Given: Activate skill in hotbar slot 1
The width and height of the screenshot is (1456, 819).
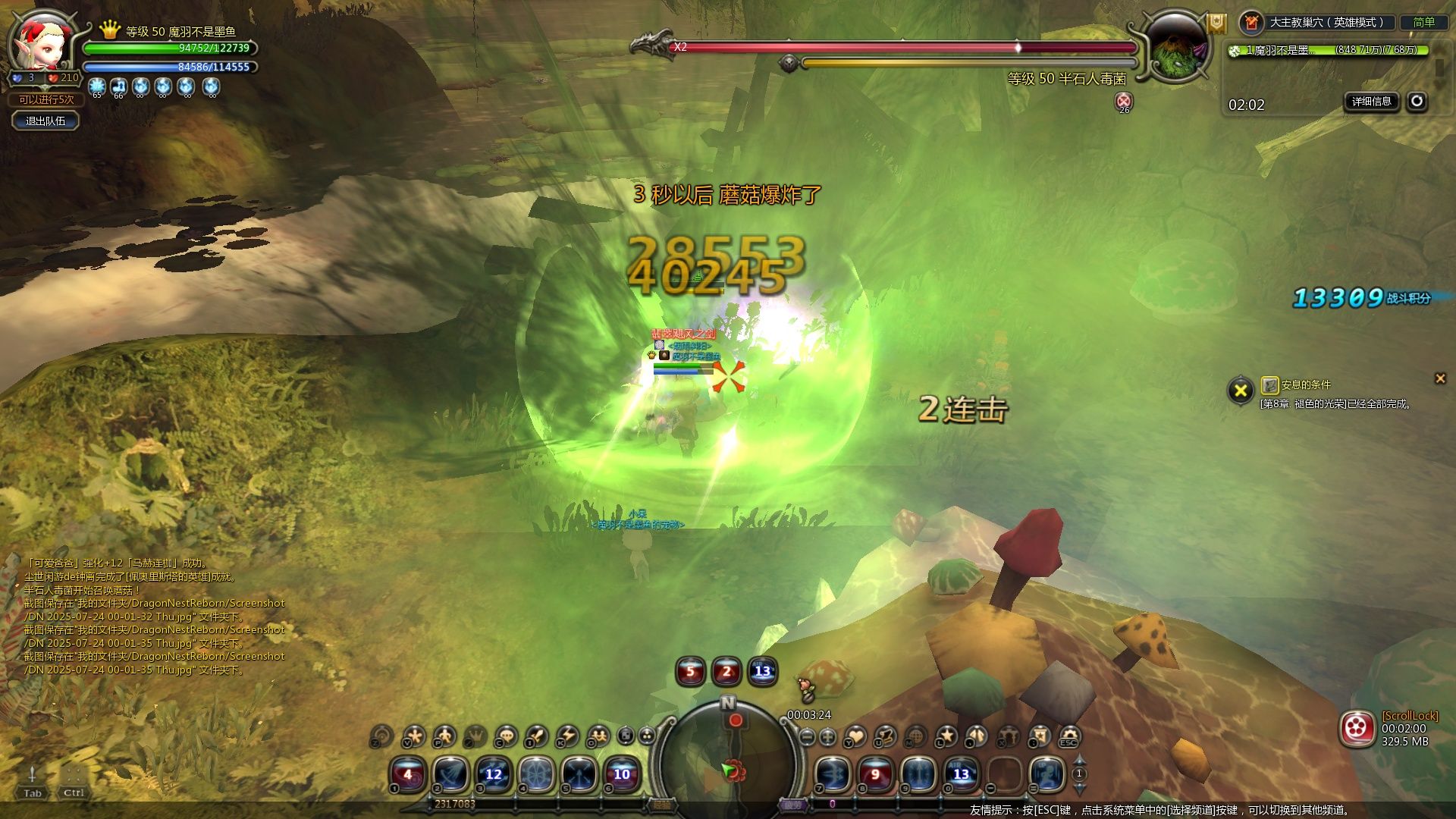Looking at the screenshot, I should pyautogui.click(x=408, y=774).
